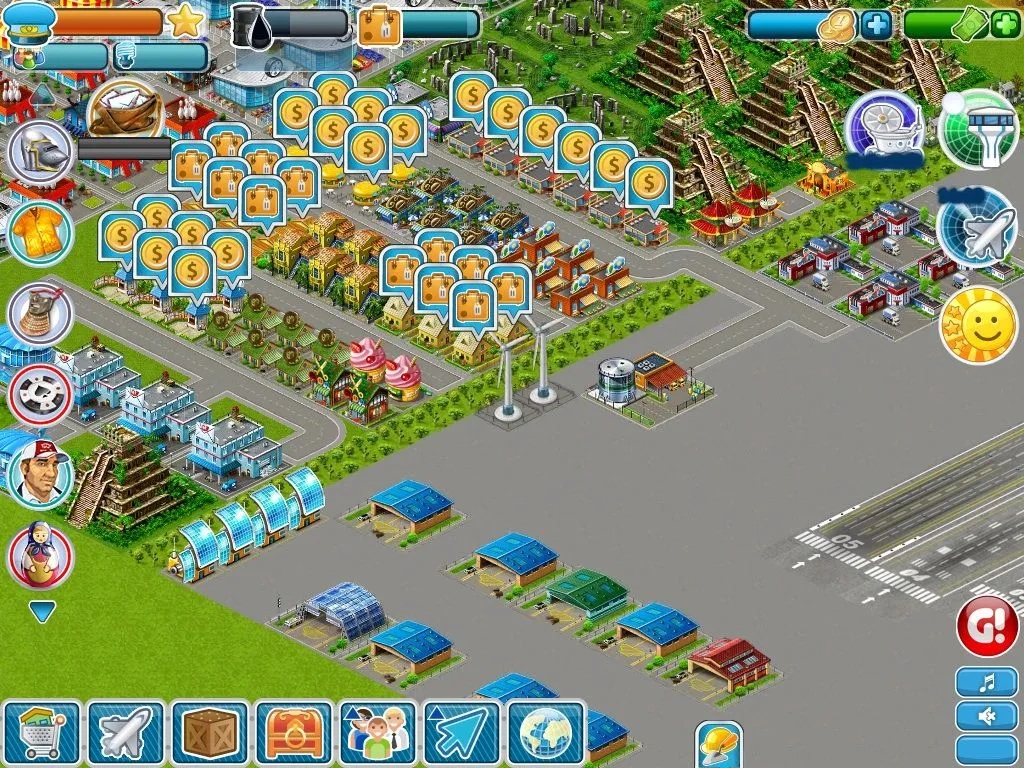1024x768 pixels.
Task: Click the red G! button
Action: pyautogui.click(x=987, y=626)
